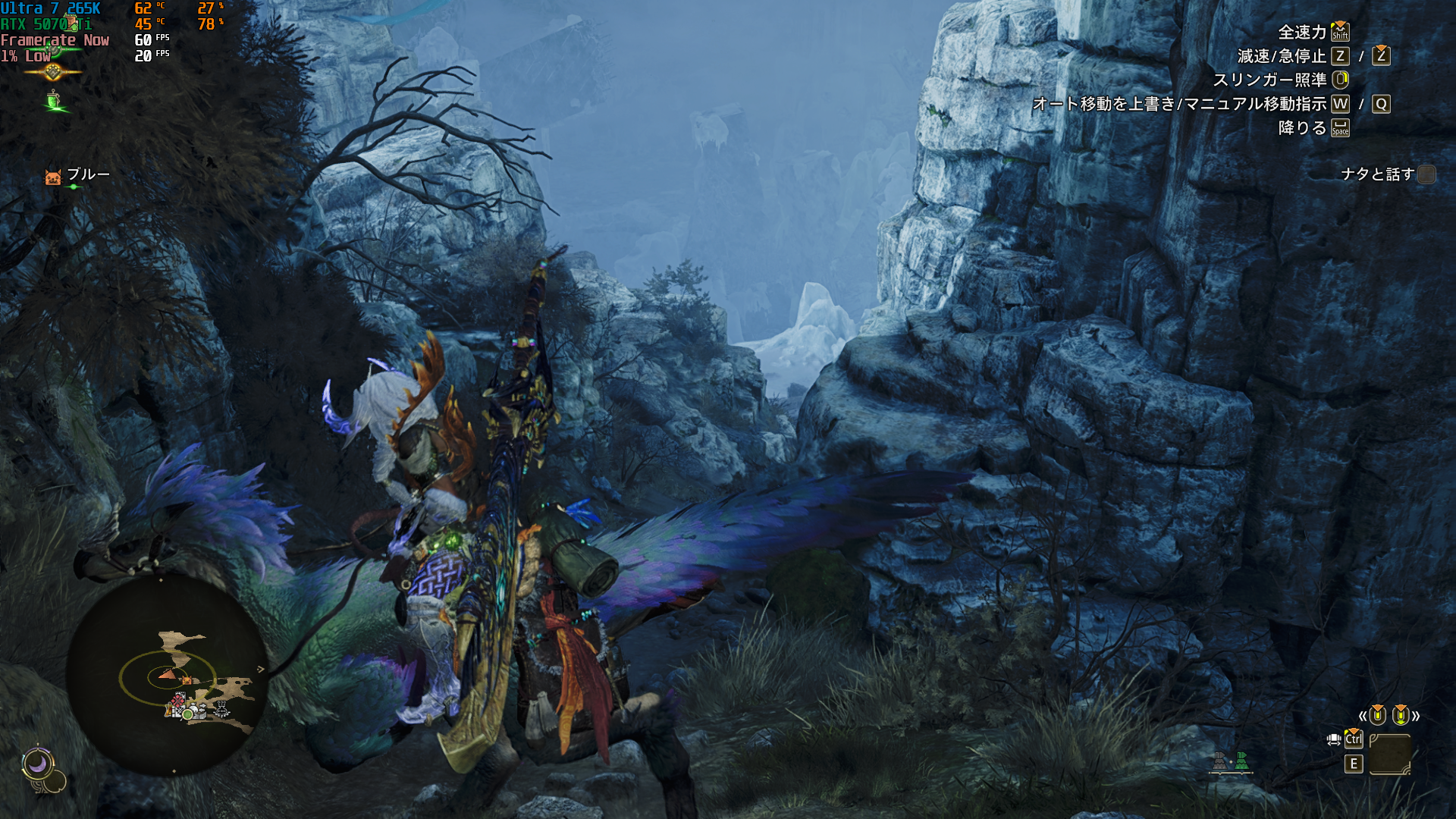Click the circular minimap
Image resolution: width=1456 pixels, height=819 pixels.
point(168,674)
